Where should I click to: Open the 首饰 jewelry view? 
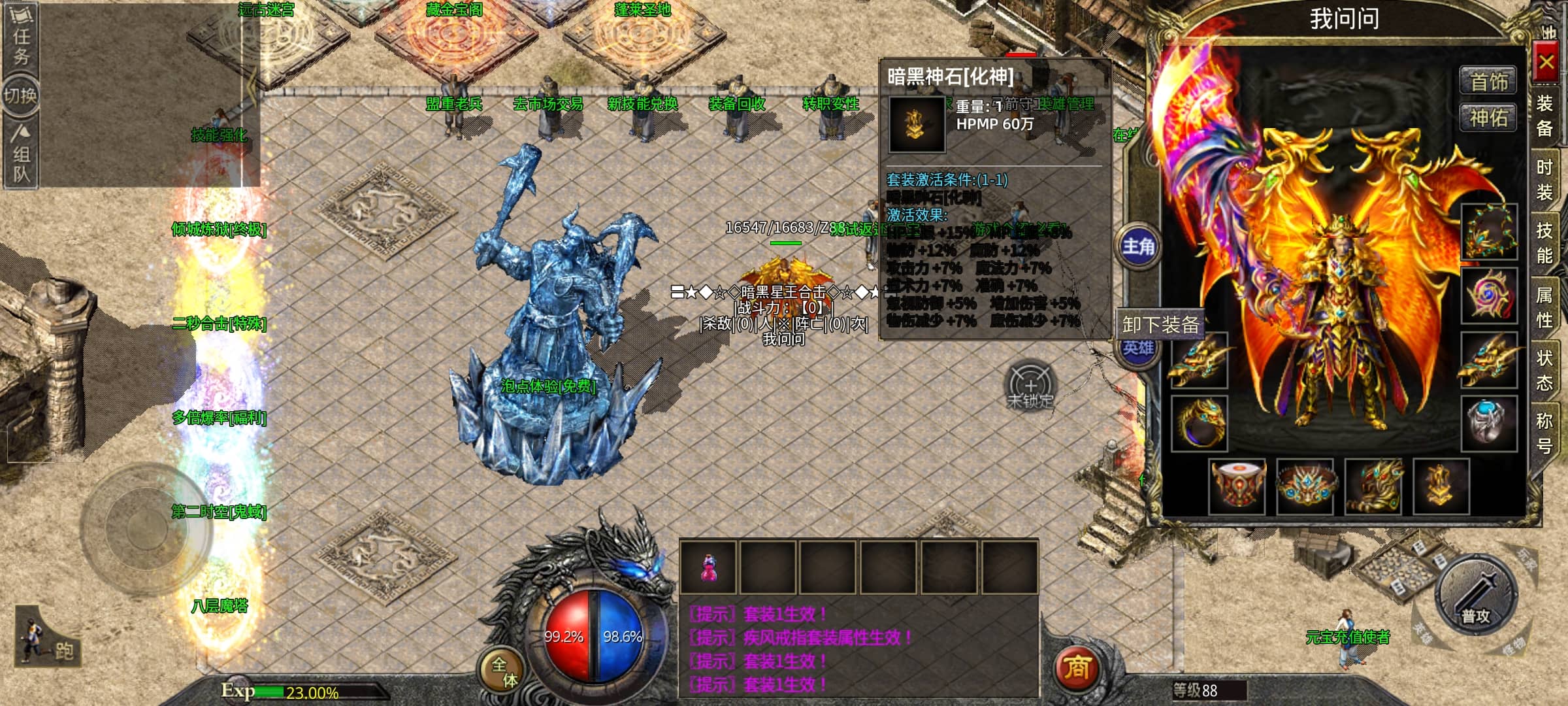tap(1488, 82)
